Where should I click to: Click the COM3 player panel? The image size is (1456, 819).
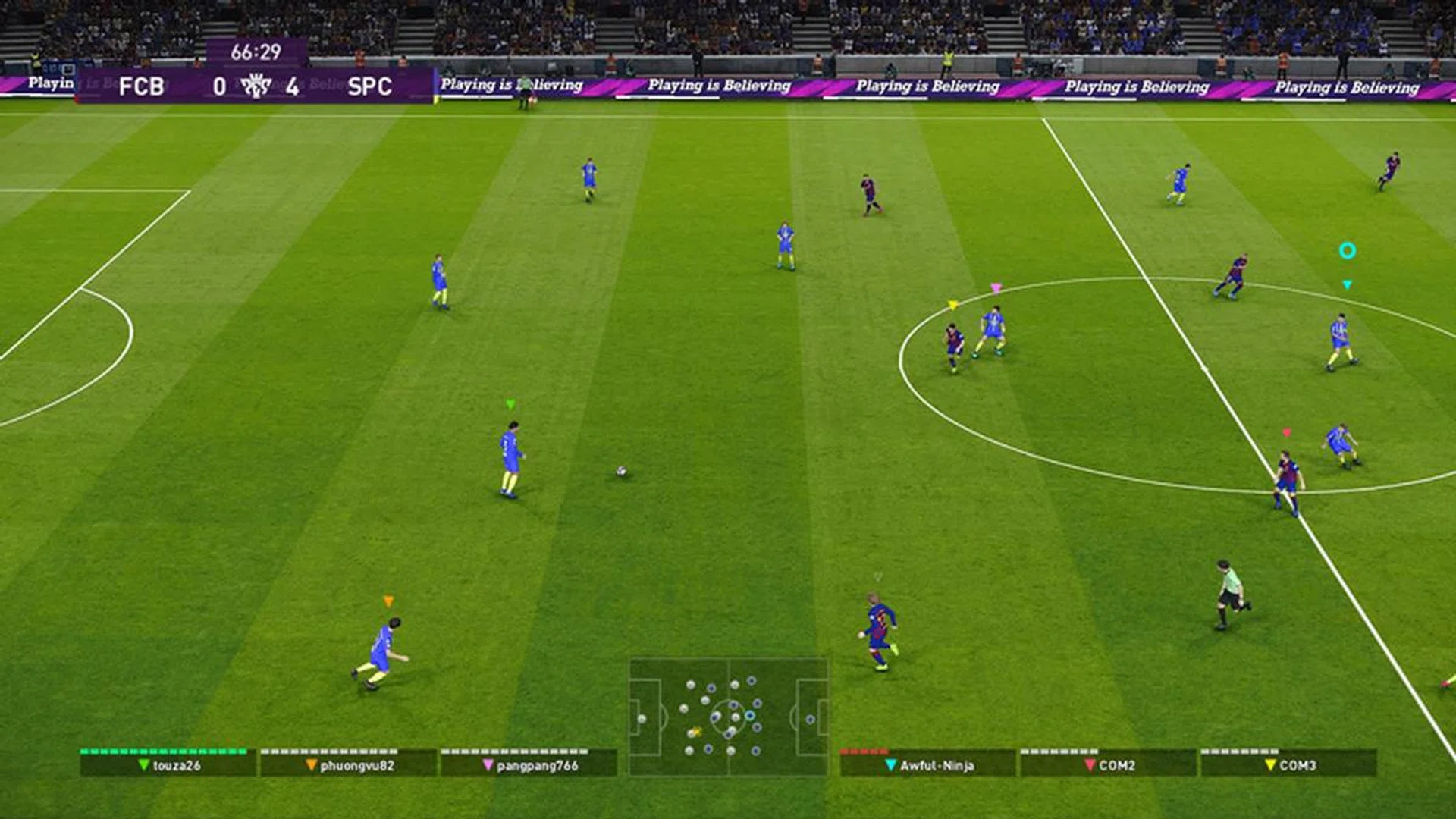1288,764
